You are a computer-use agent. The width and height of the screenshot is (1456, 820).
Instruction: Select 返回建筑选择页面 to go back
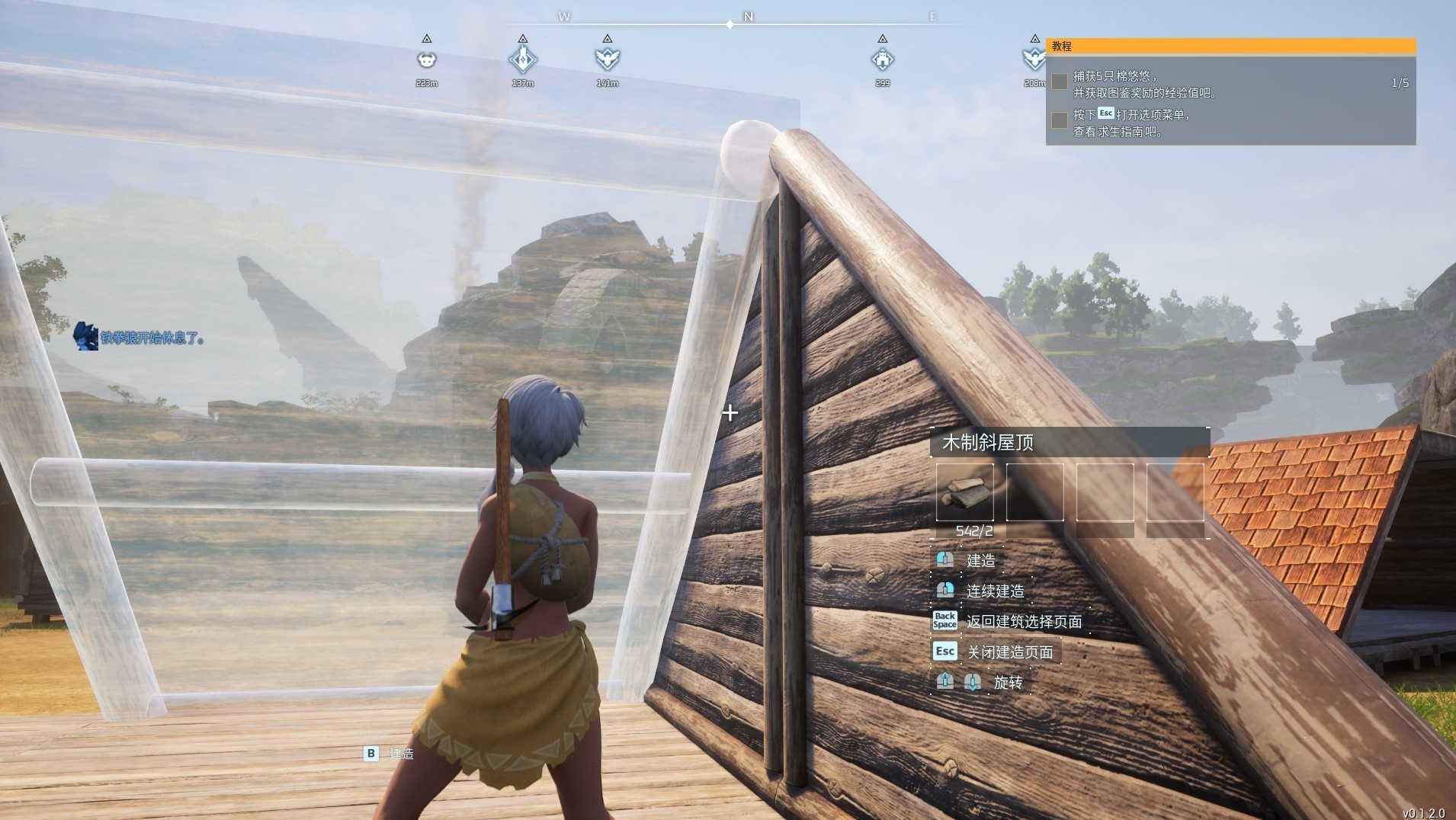1024,622
